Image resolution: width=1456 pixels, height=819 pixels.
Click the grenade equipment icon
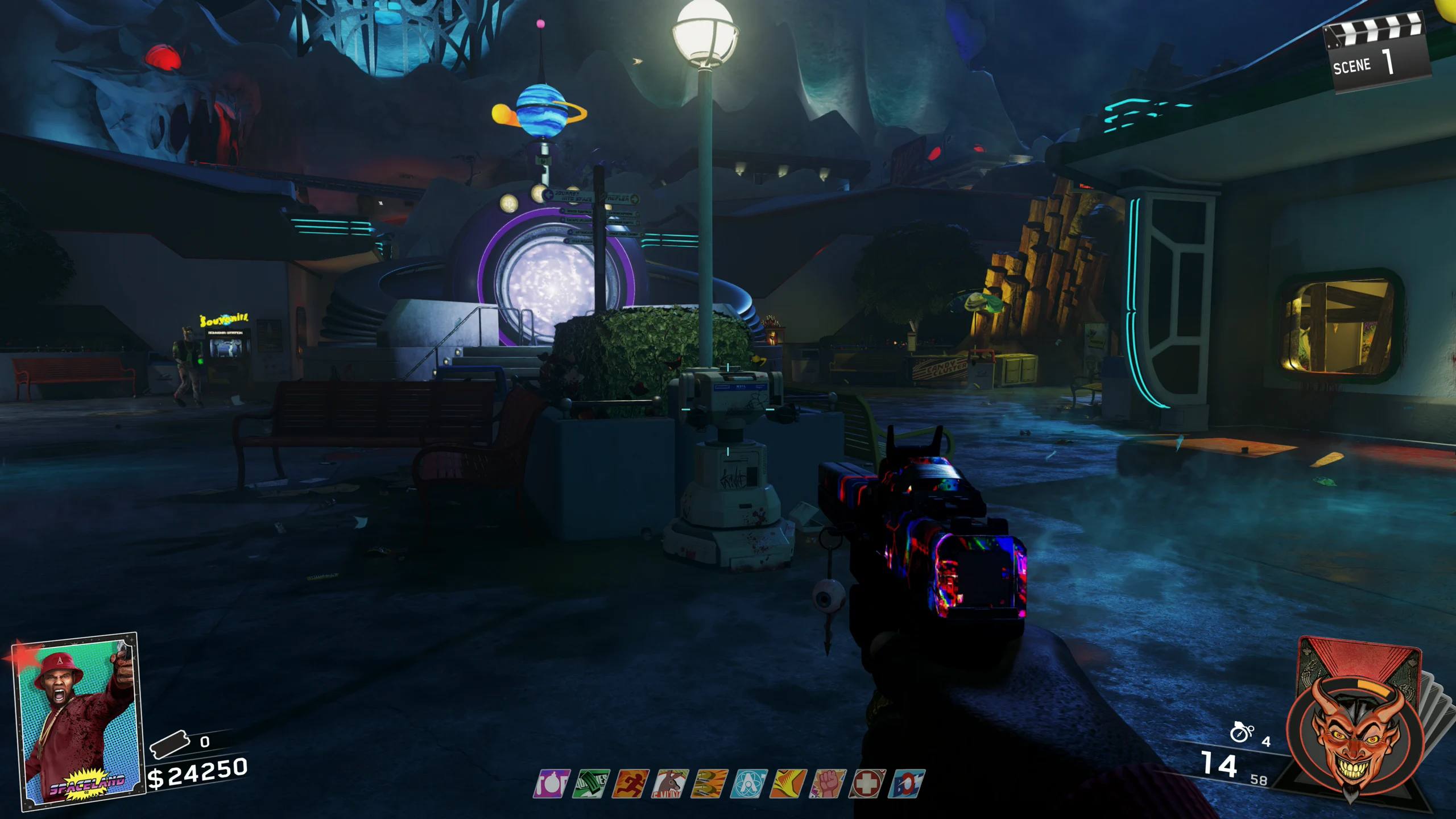pos(1241,733)
